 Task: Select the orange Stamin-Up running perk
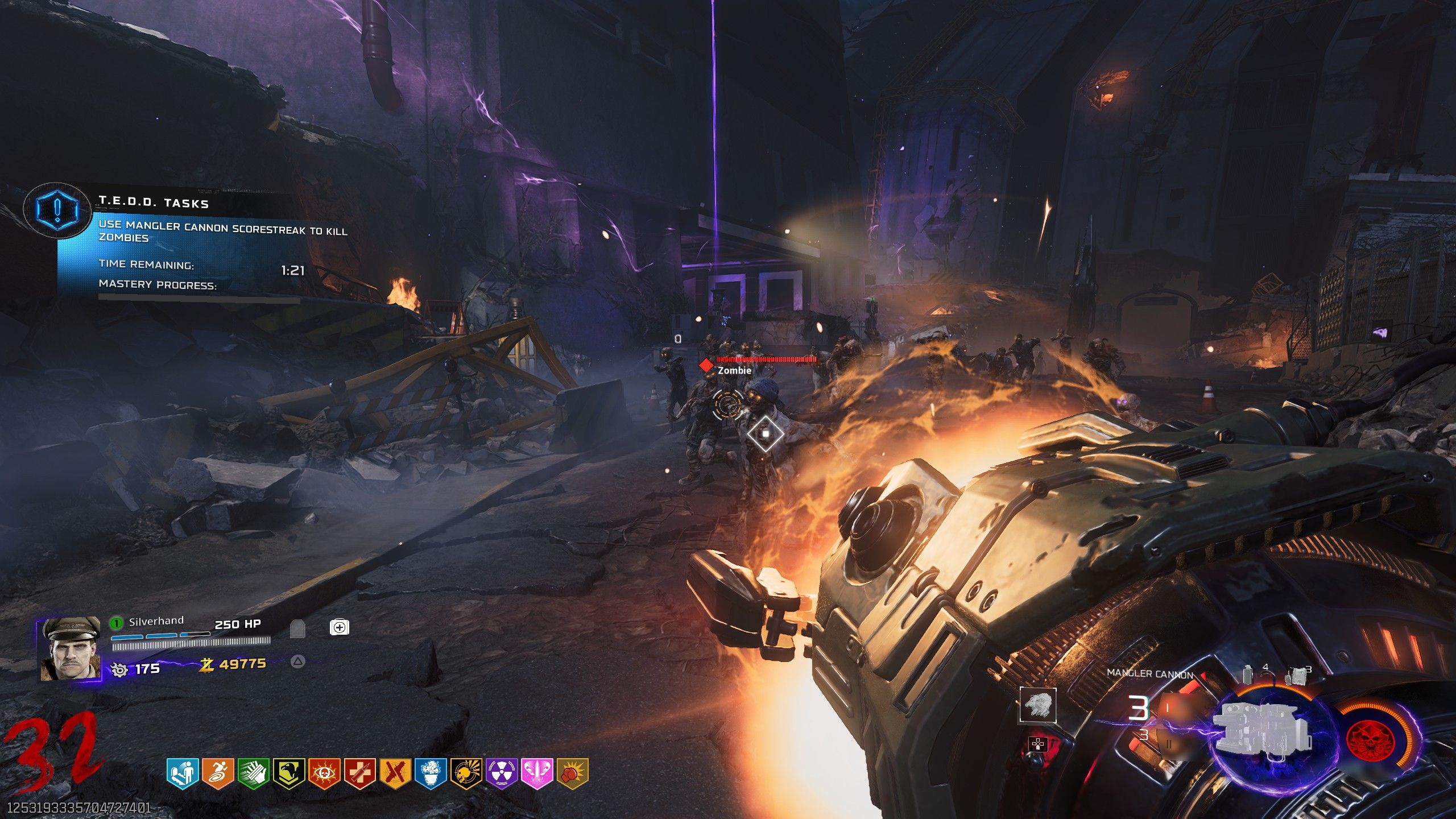pyautogui.click(x=218, y=773)
